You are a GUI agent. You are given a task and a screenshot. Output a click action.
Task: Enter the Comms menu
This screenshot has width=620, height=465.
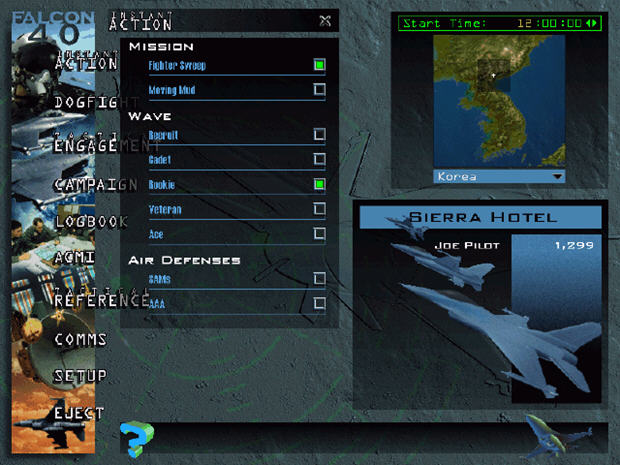tap(81, 340)
